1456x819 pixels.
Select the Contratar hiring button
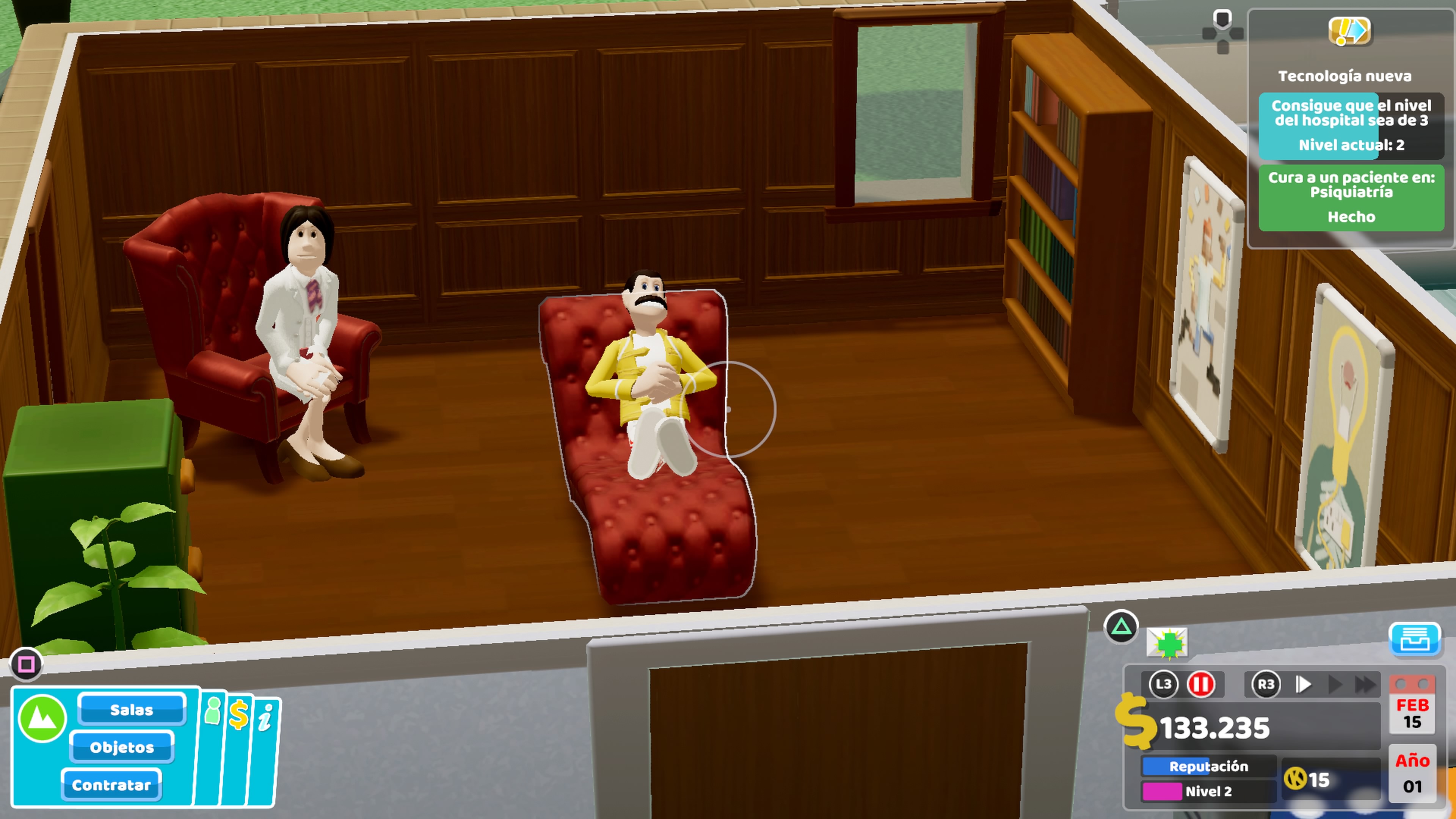pyautogui.click(x=111, y=785)
